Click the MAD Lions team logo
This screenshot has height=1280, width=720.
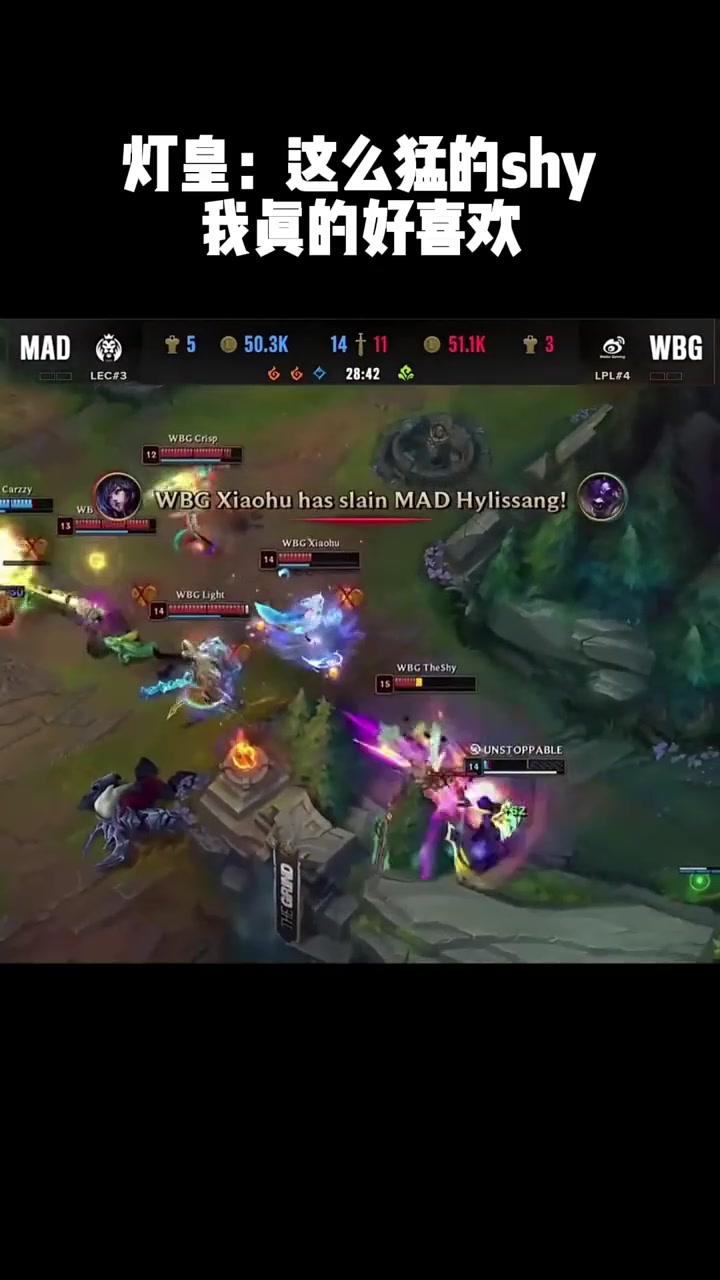108,348
